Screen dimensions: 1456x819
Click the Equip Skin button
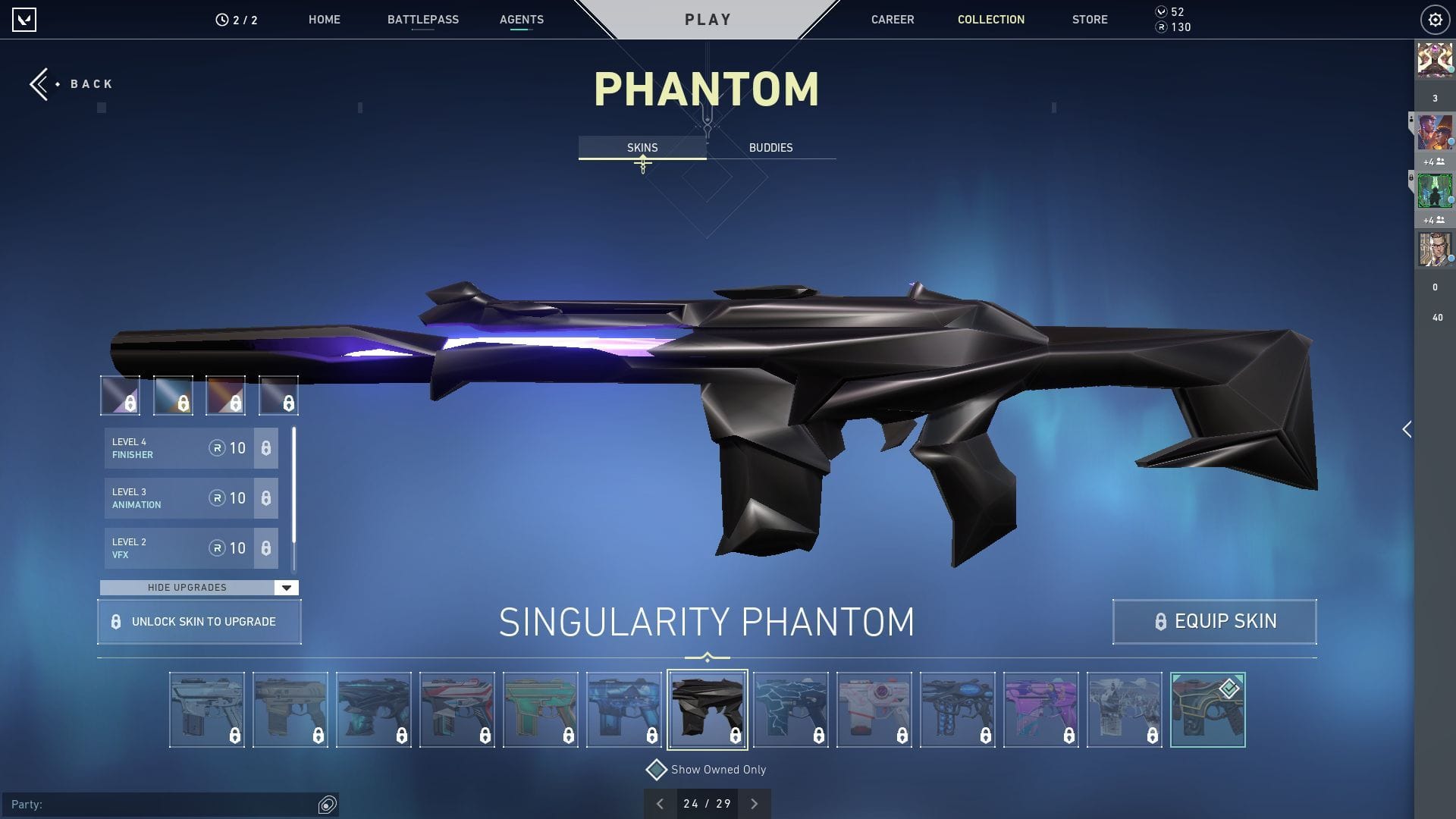tap(1214, 621)
